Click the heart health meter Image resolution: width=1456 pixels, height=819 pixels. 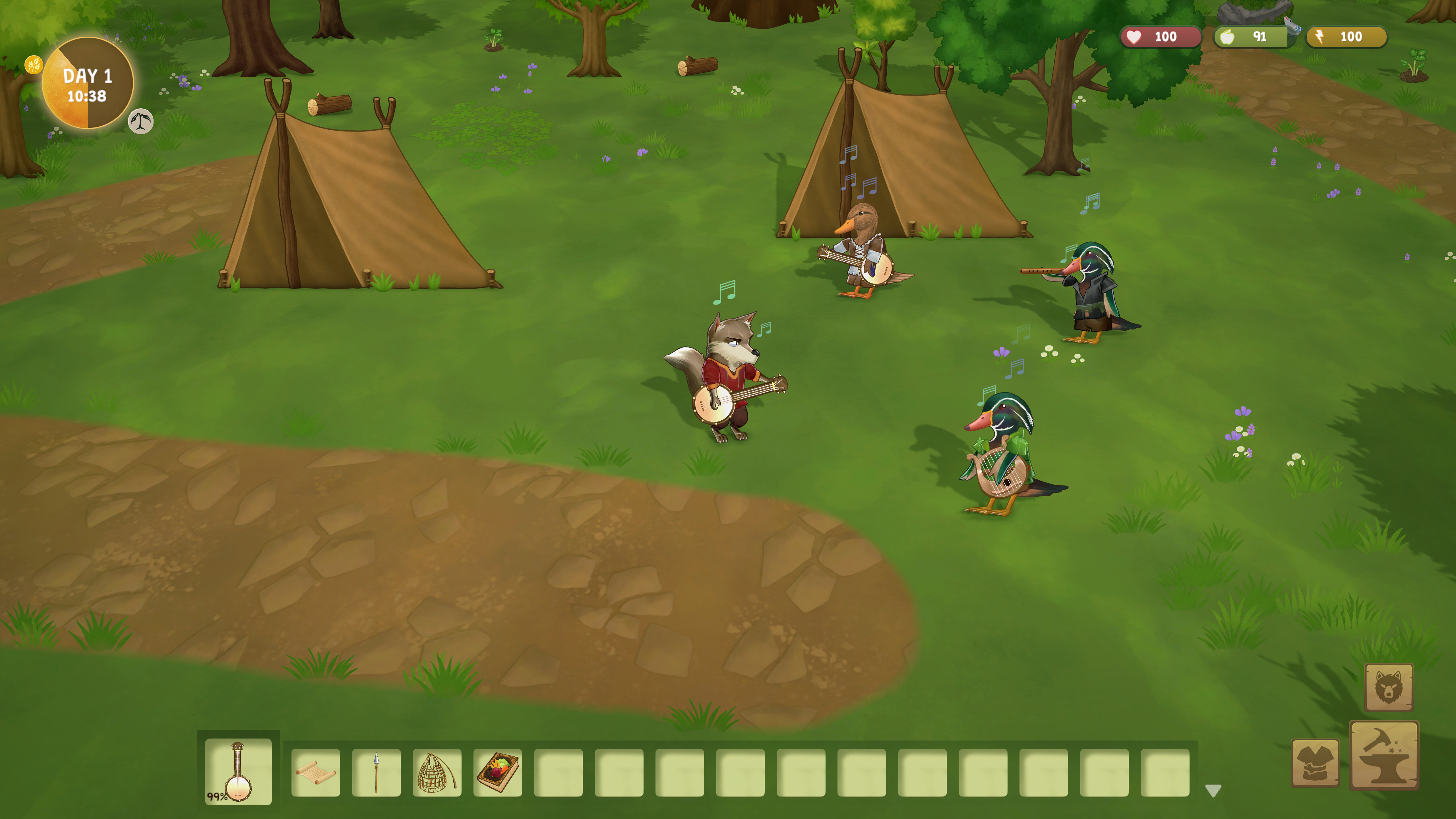pos(1160,37)
